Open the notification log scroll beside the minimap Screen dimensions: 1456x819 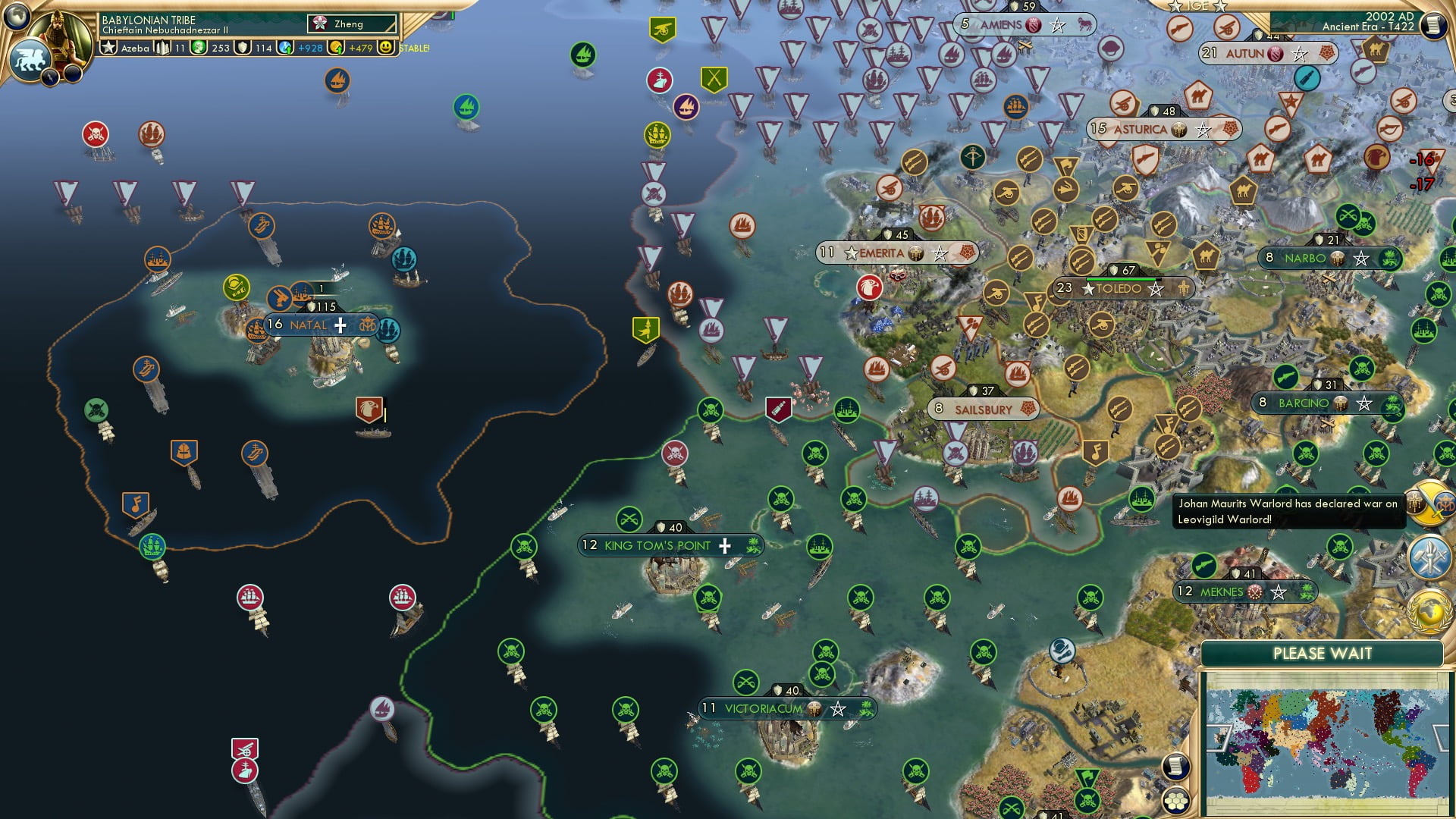click(x=1176, y=765)
